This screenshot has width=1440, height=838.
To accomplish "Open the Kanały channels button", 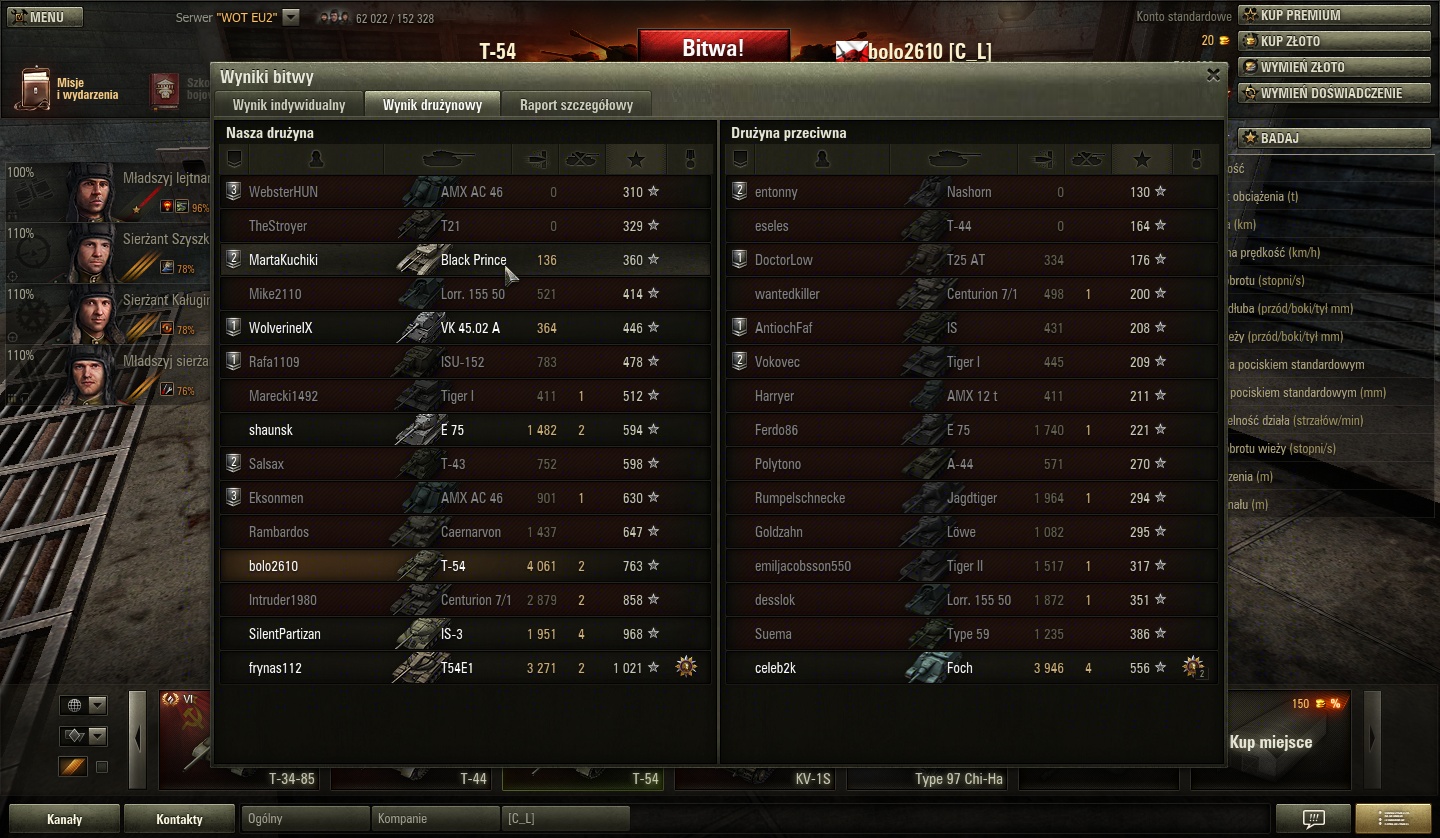I will (64, 819).
